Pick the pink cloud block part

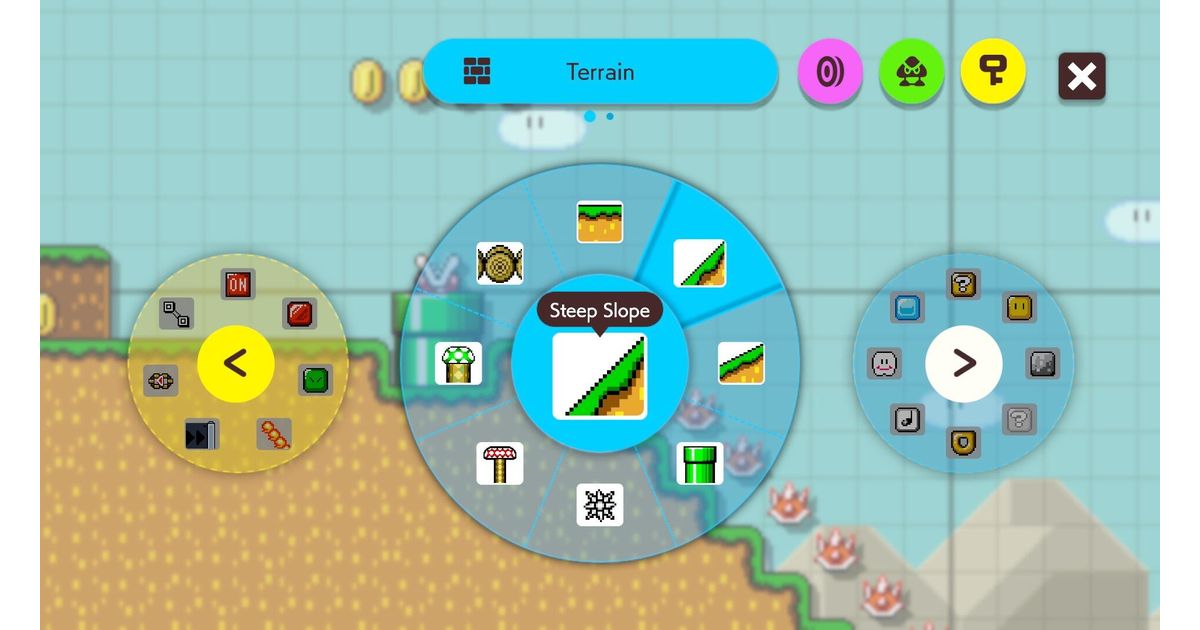885,363
